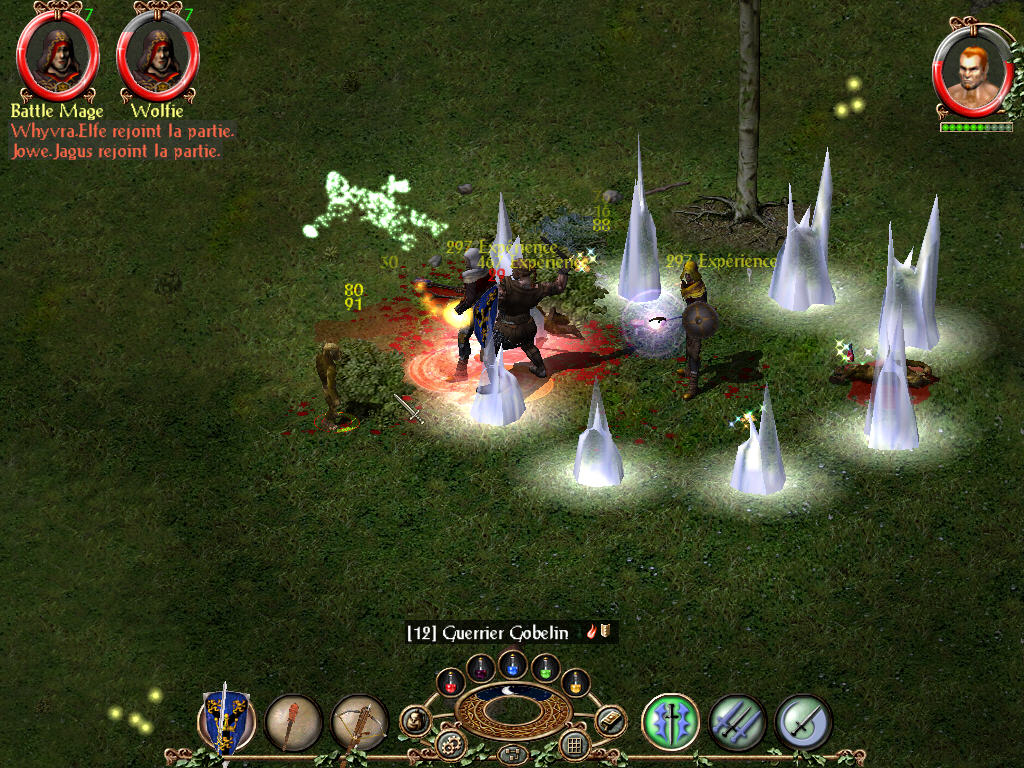This screenshot has height=768, width=1024.
Task: Select the Battle Mage party portrait
Action: click(58, 56)
